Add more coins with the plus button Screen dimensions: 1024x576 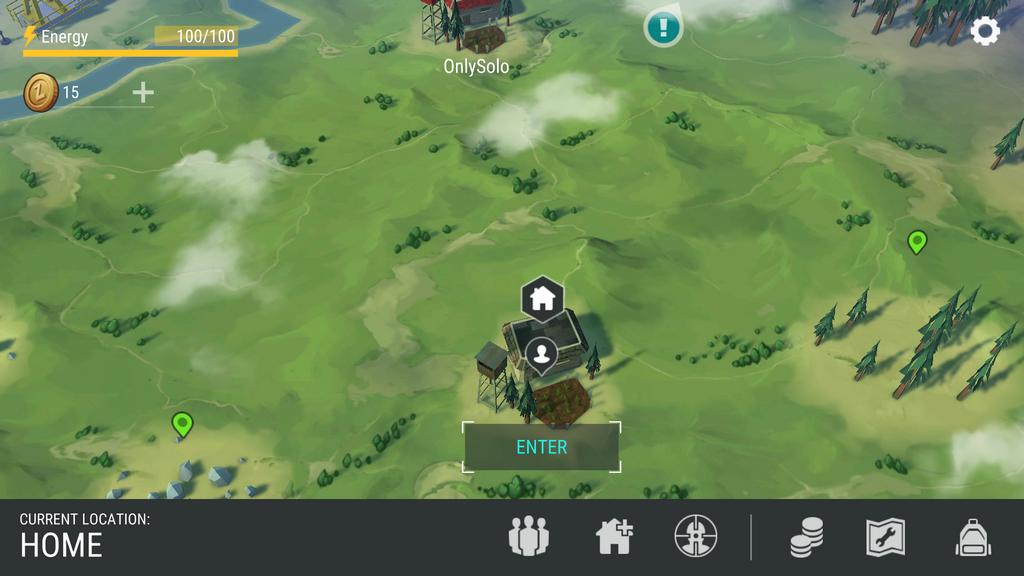(143, 93)
